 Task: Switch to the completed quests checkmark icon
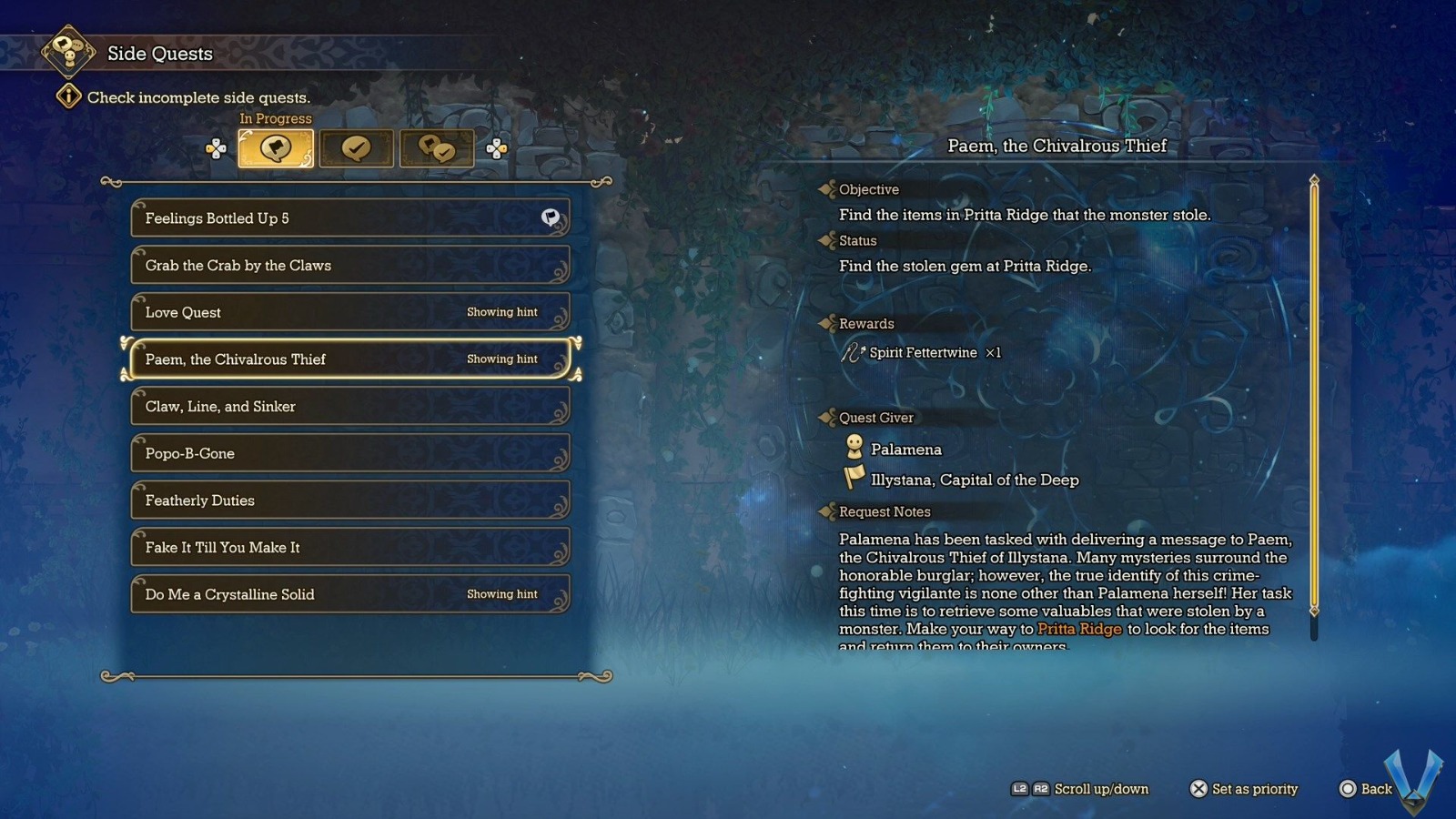click(356, 147)
